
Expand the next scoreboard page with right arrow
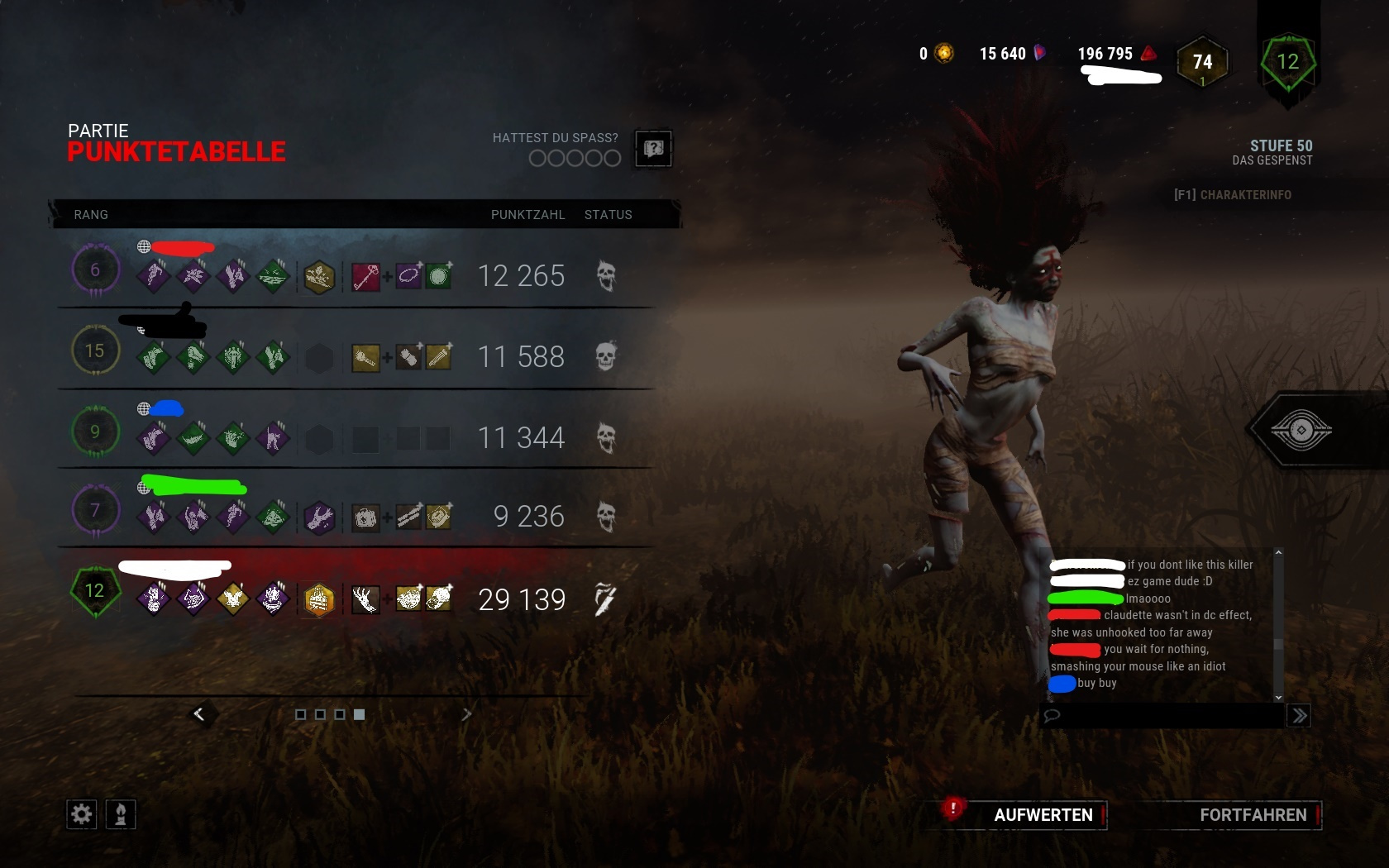(x=467, y=713)
